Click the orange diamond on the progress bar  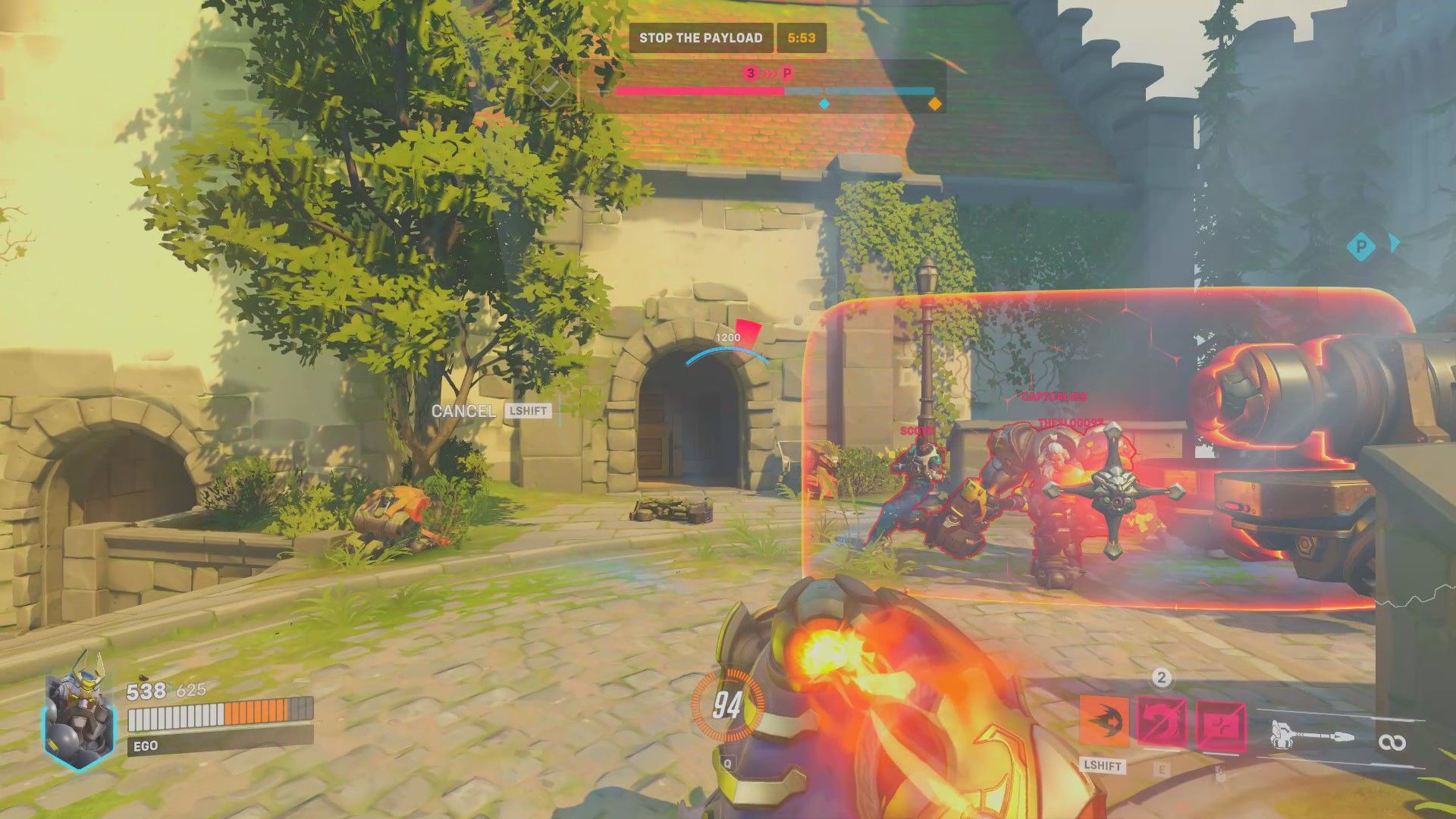tap(936, 105)
